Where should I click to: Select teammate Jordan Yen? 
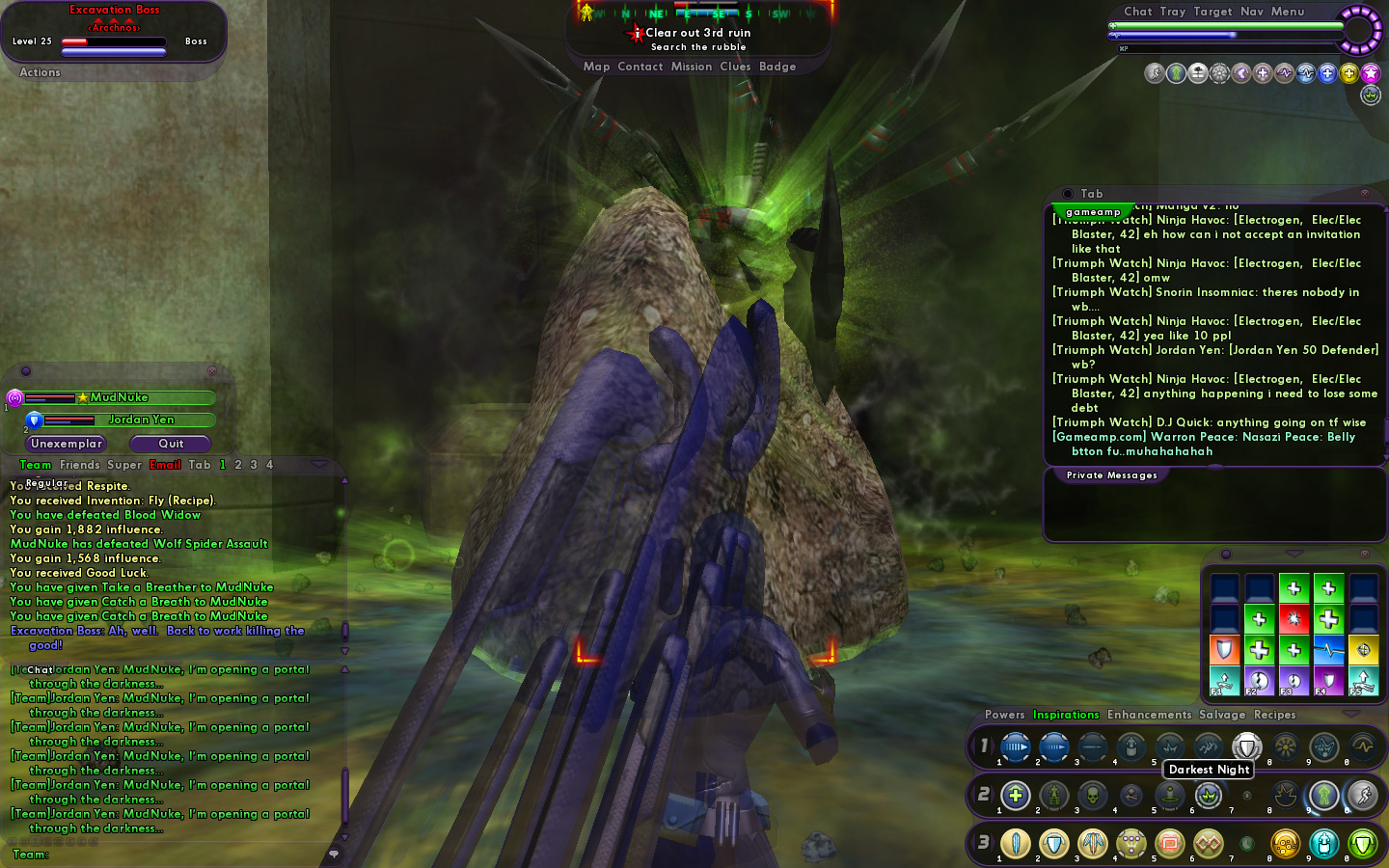pos(141,420)
